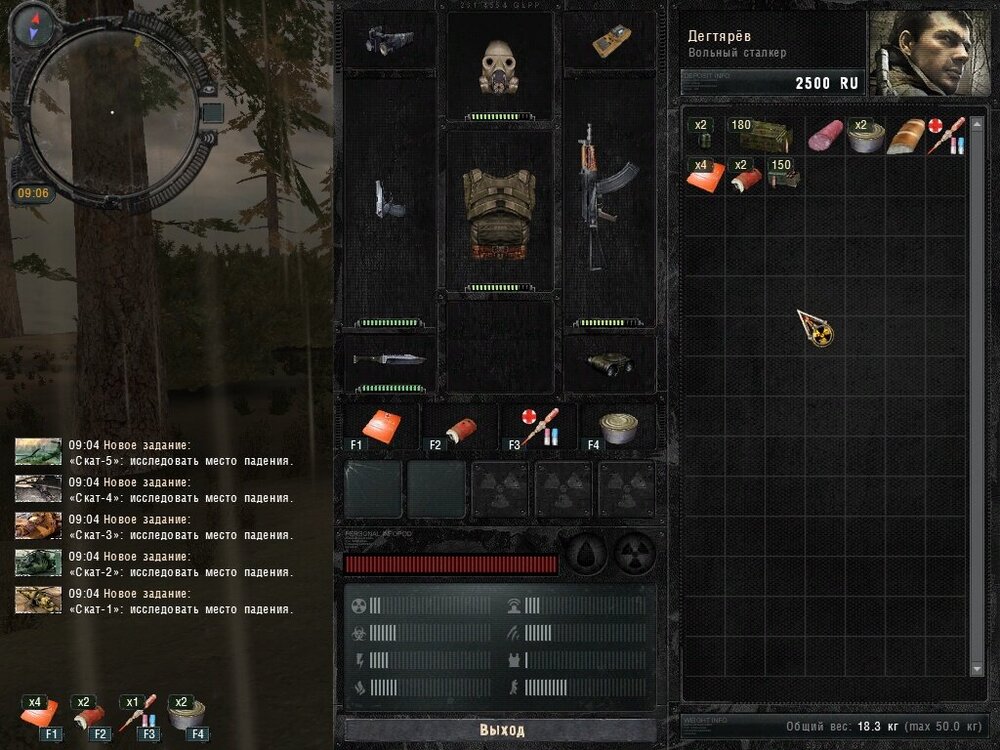Click the backpack list scroll-down arrow
1000x750 pixels.
977,668
